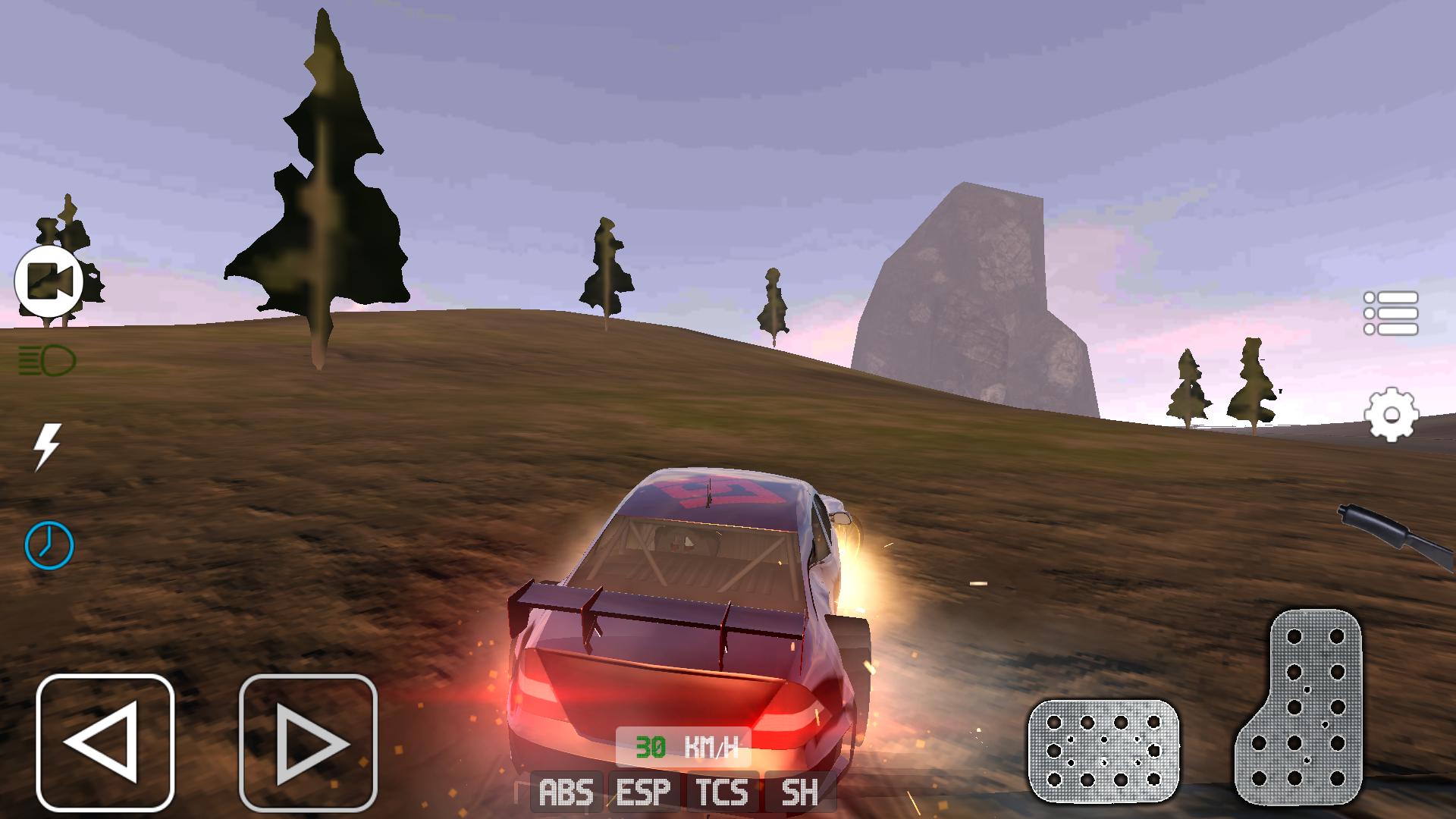Steer left with the left arrow
The image size is (1456, 819).
click(x=105, y=742)
